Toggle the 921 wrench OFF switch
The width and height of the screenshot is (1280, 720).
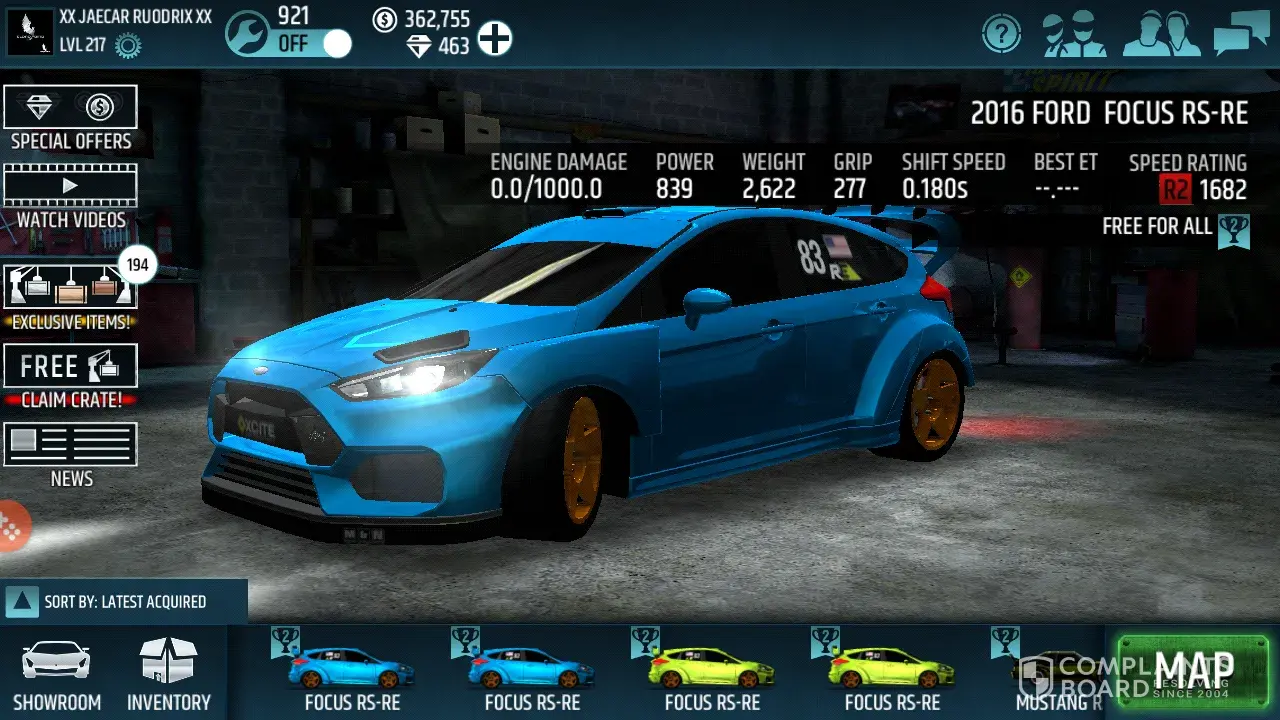point(313,43)
